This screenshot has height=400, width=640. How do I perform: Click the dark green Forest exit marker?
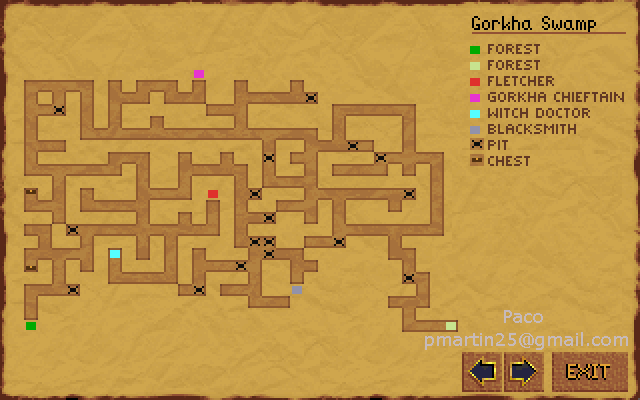(31, 326)
